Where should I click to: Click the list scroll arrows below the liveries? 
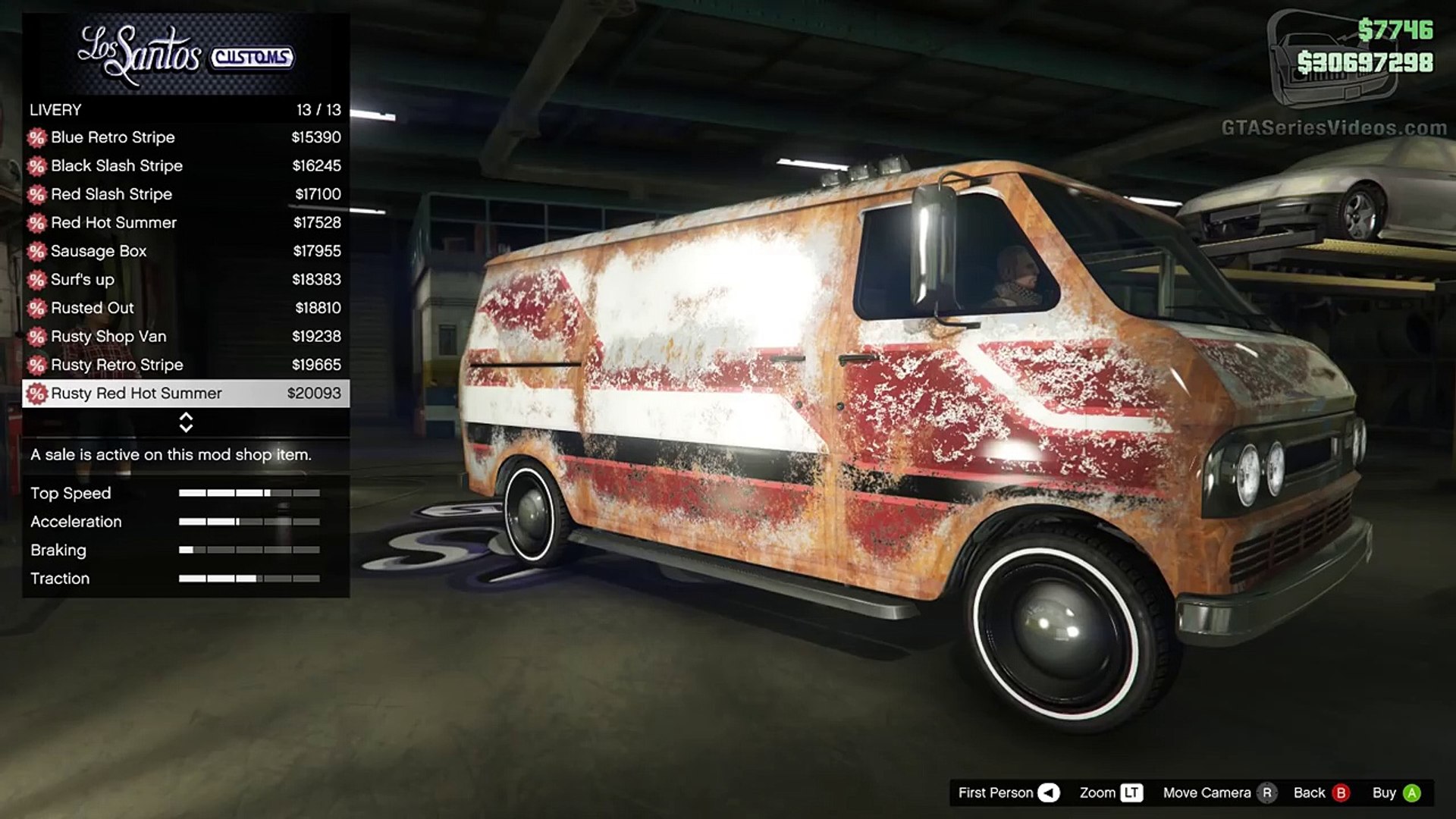pos(186,422)
